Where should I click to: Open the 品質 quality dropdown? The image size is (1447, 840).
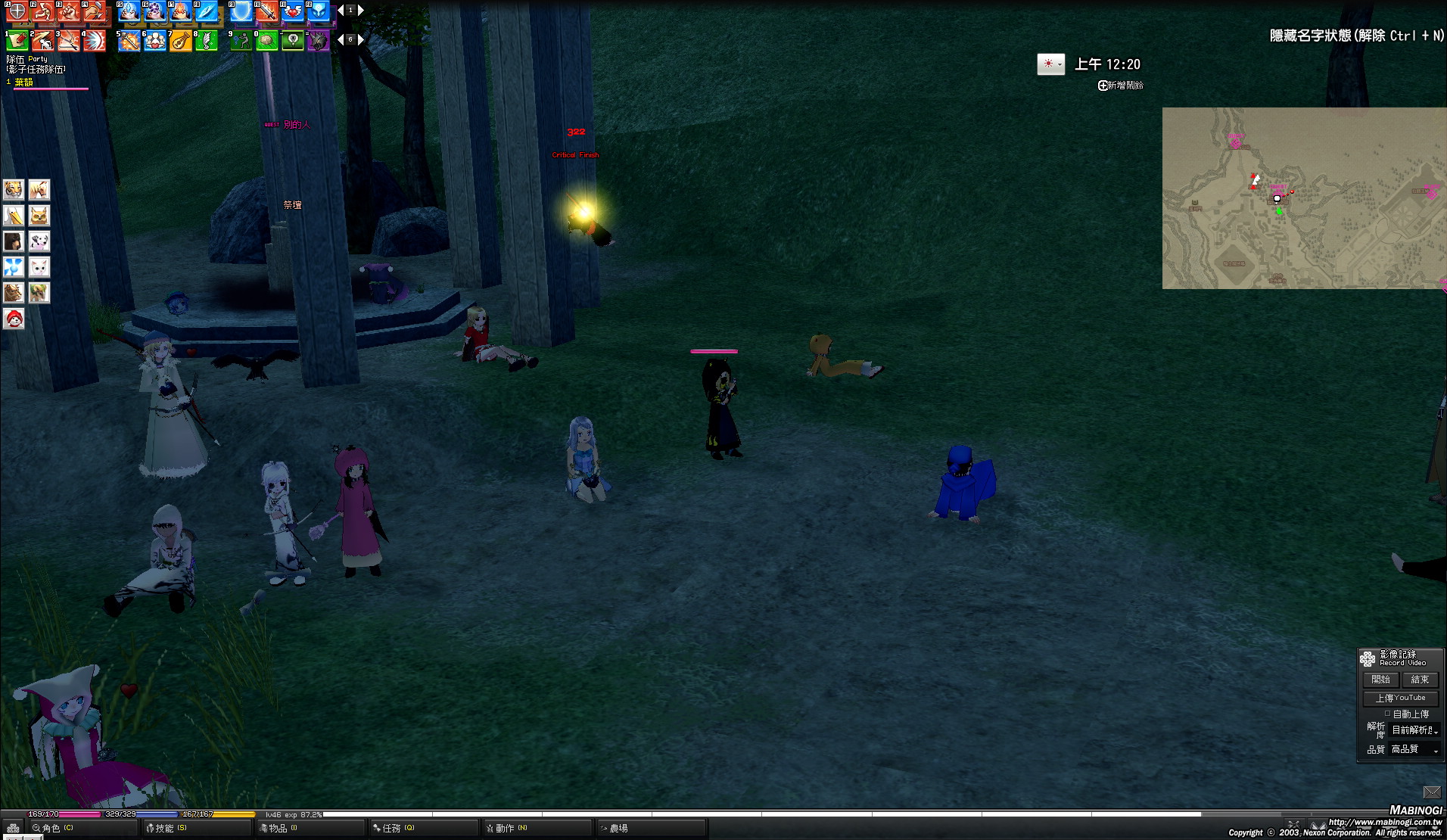[1414, 749]
